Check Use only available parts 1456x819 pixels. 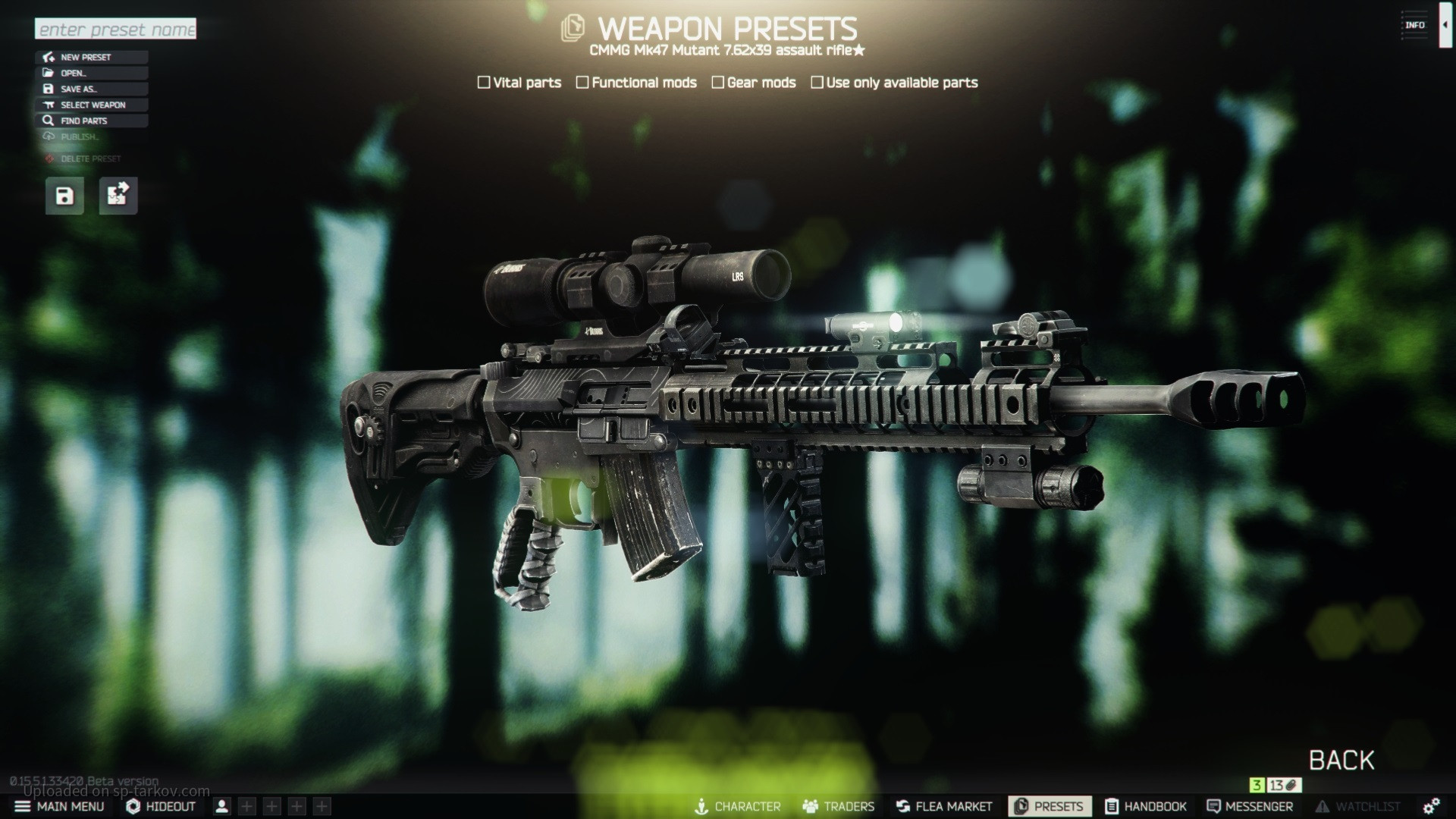tap(817, 83)
